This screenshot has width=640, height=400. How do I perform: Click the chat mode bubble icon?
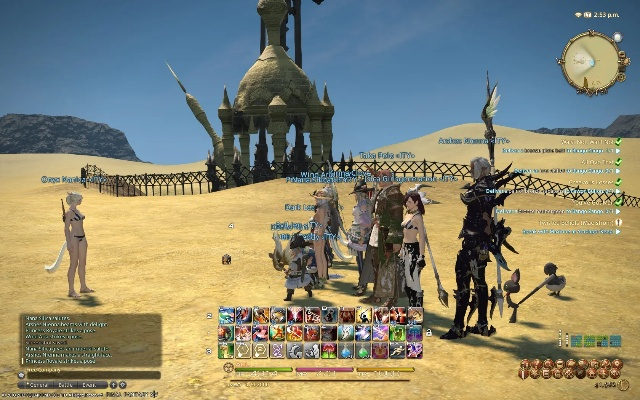tap(22, 374)
